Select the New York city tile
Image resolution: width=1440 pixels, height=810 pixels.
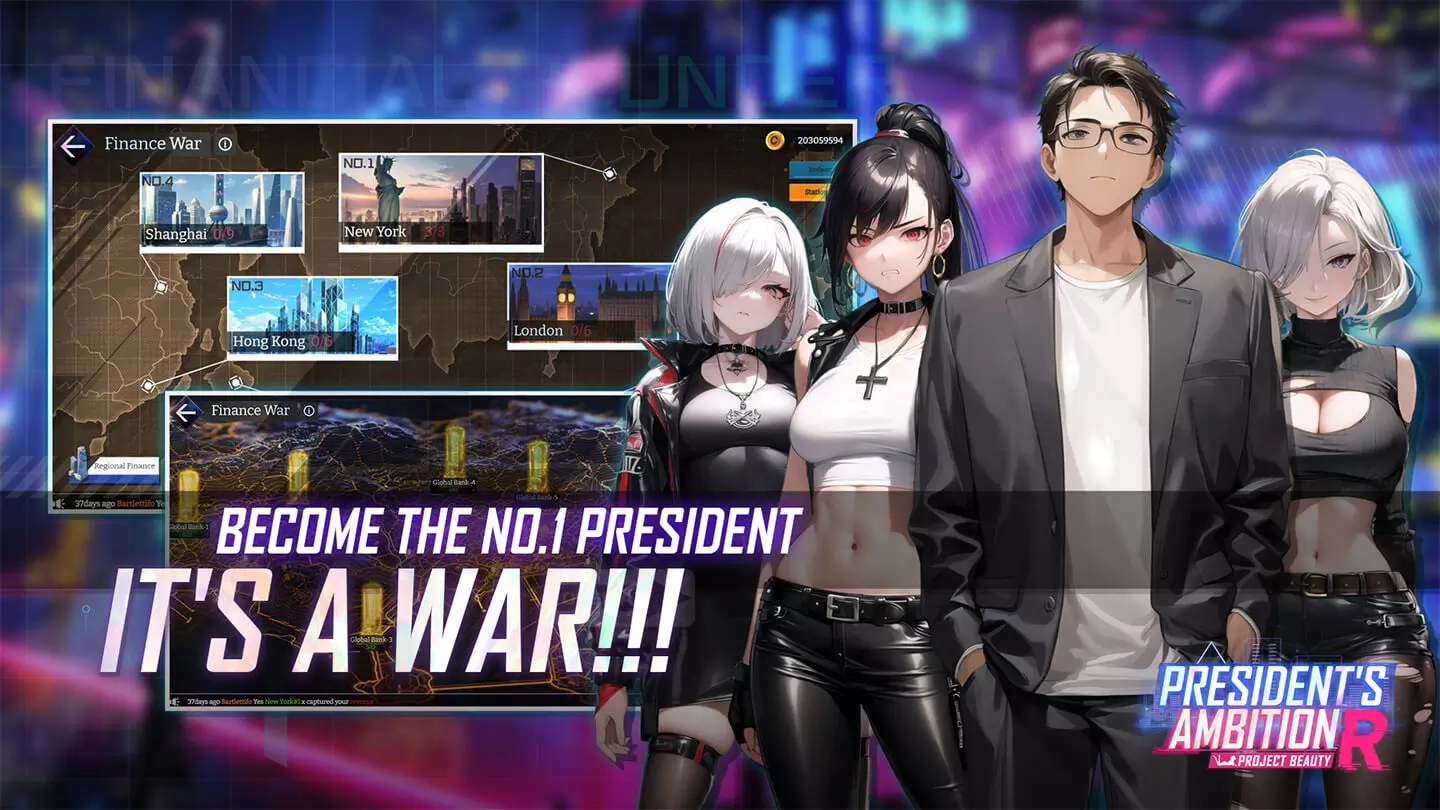click(x=440, y=201)
